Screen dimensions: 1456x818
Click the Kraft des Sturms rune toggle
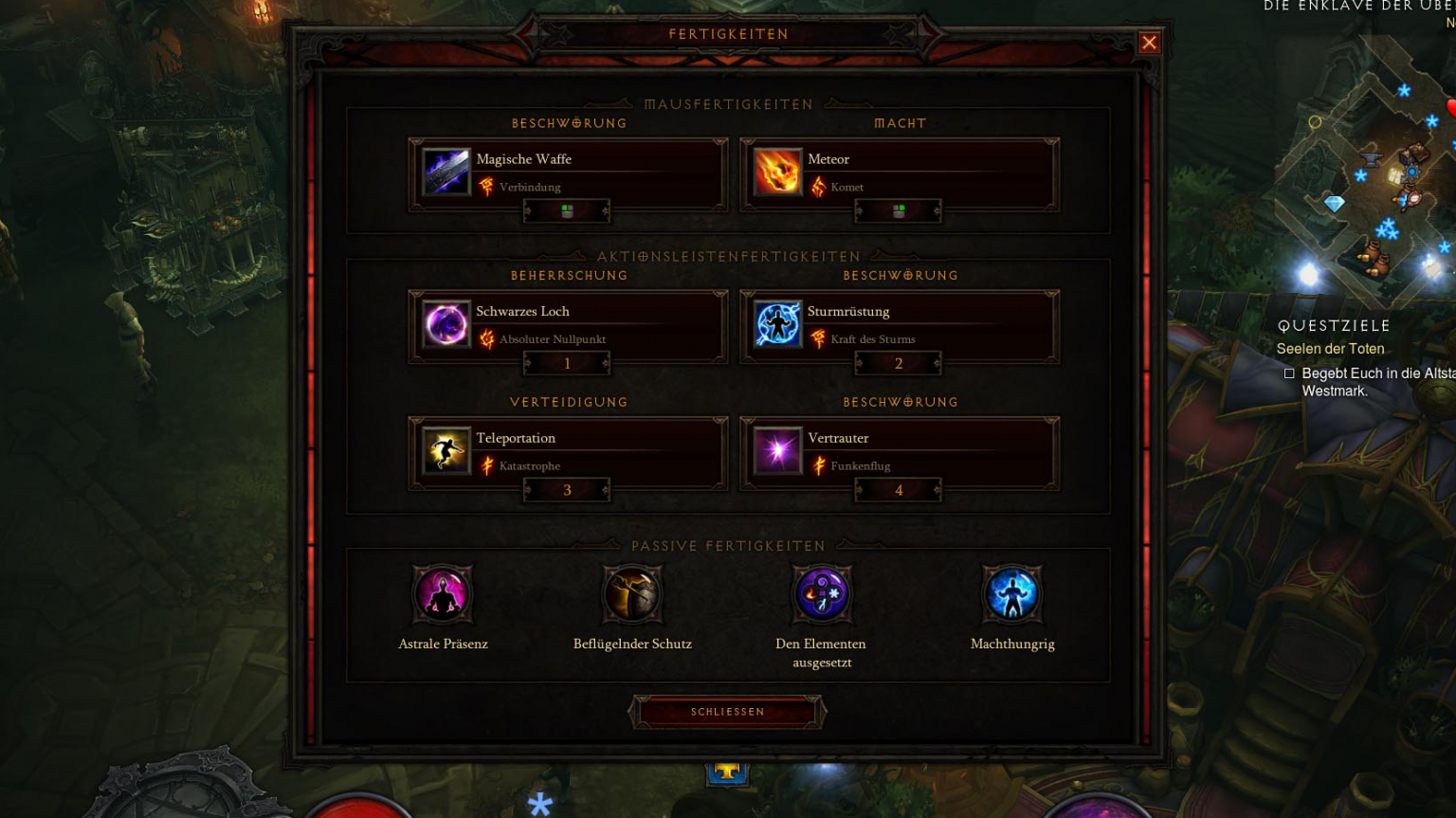817,338
